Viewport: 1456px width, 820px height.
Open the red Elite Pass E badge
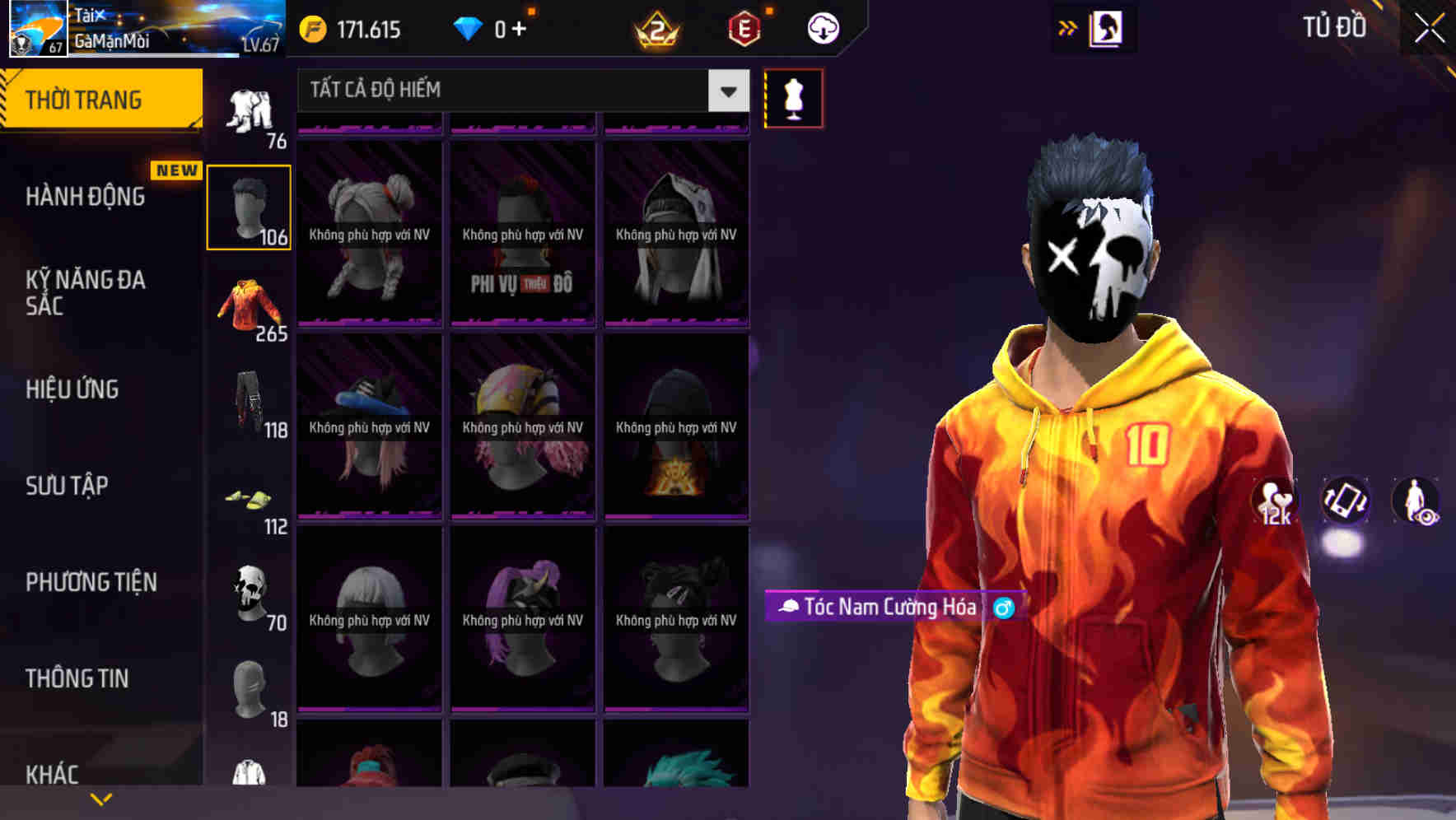click(x=744, y=27)
